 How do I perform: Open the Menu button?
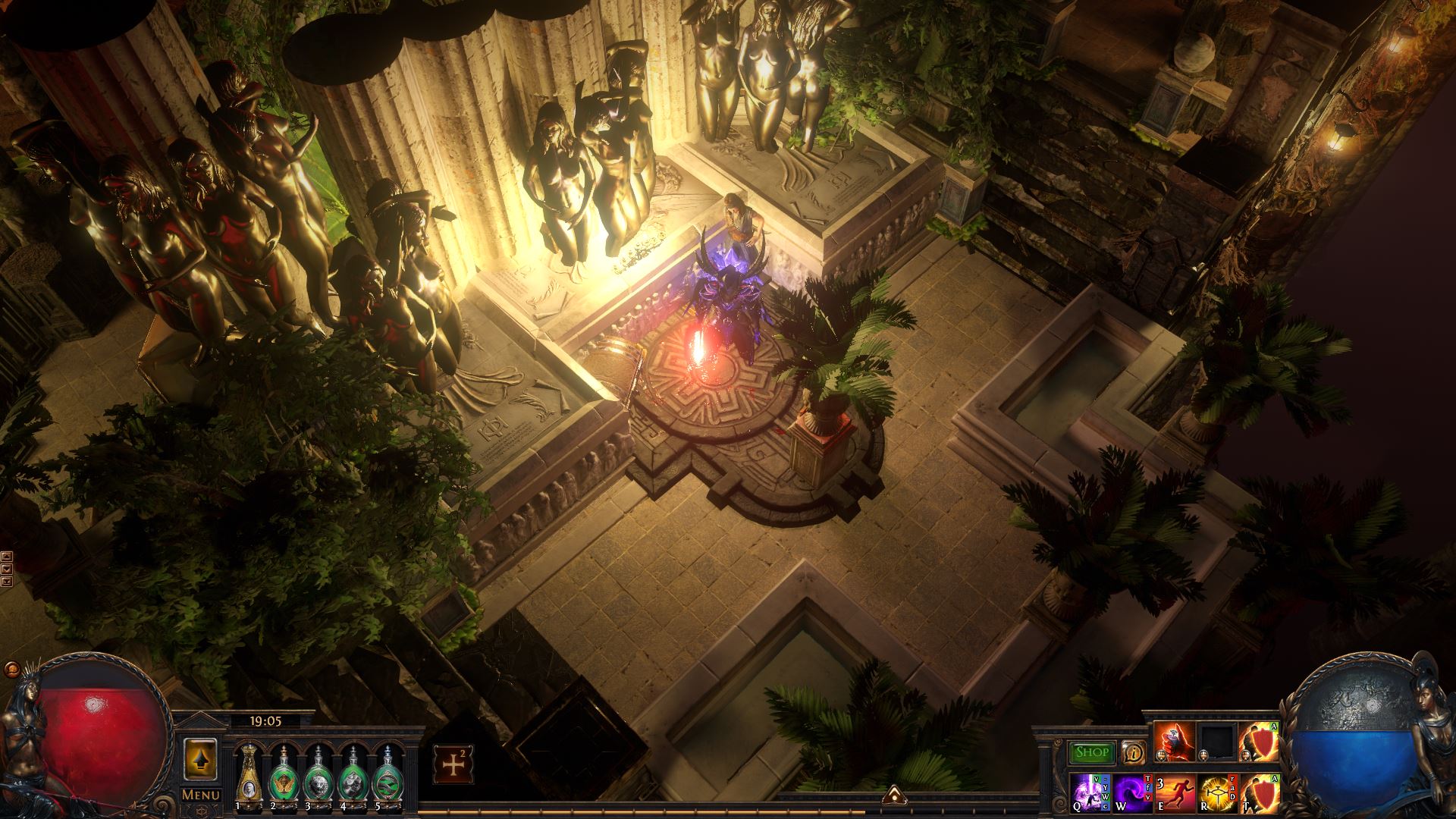pyautogui.click(x=201, y=795)
